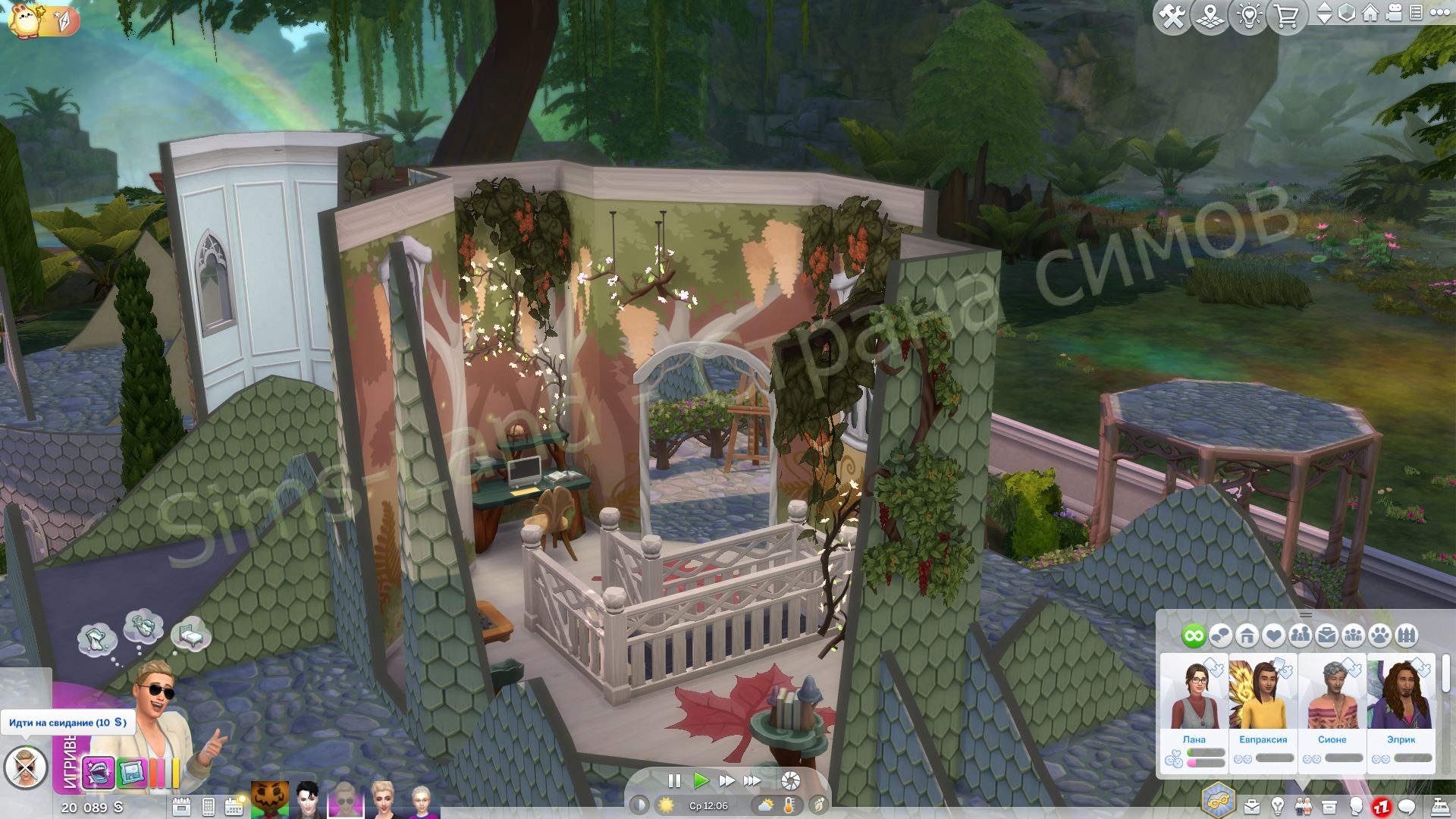1456x819 pixels.
Task: Toggle the camera mode icon
Action: point(1393,14)
